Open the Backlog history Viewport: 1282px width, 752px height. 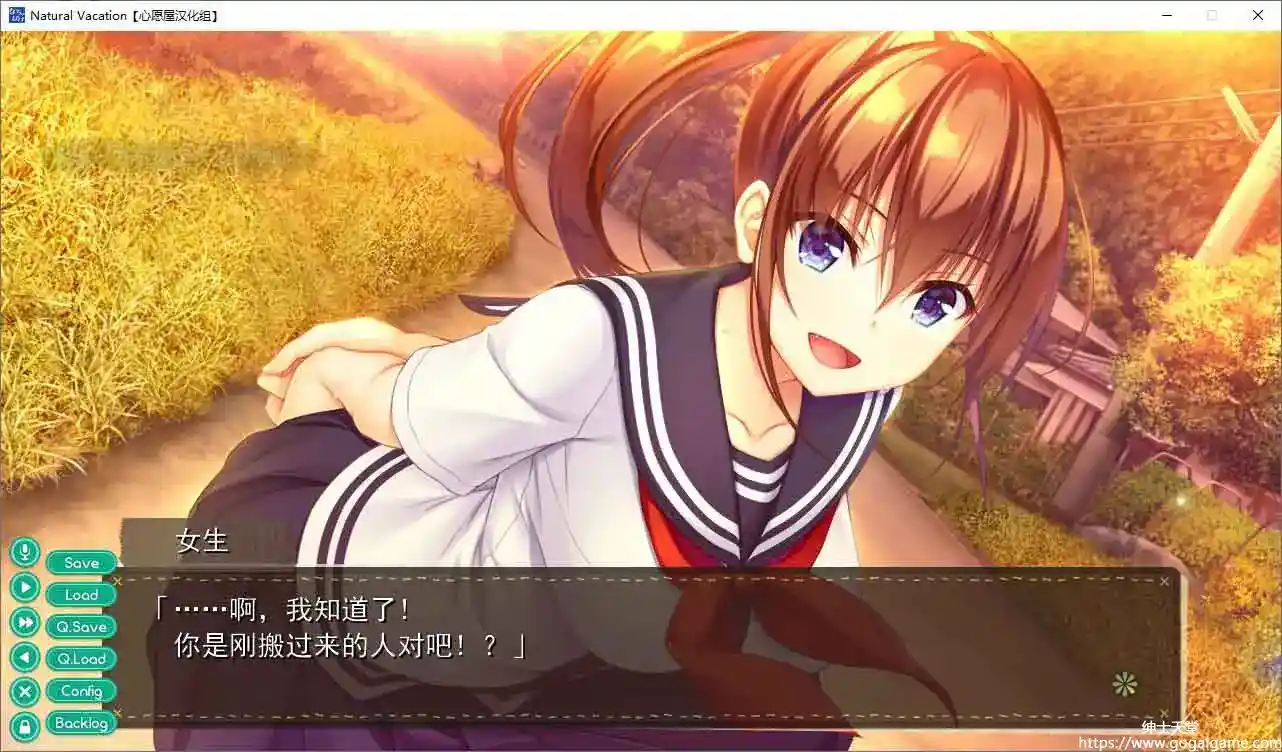(x=80, y=723)
